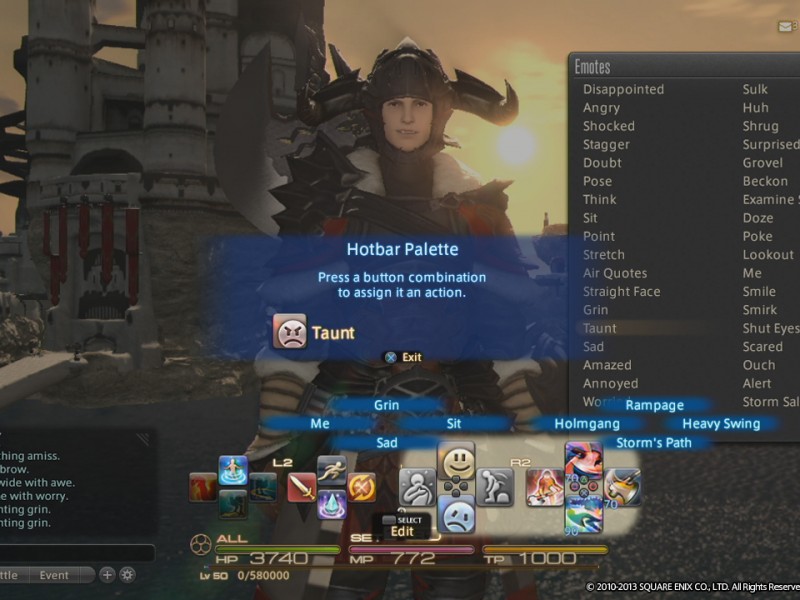The width and height of the screenshot is (800, 600).
Task: Open the mail envelope icon
Action: coord(785,27)
